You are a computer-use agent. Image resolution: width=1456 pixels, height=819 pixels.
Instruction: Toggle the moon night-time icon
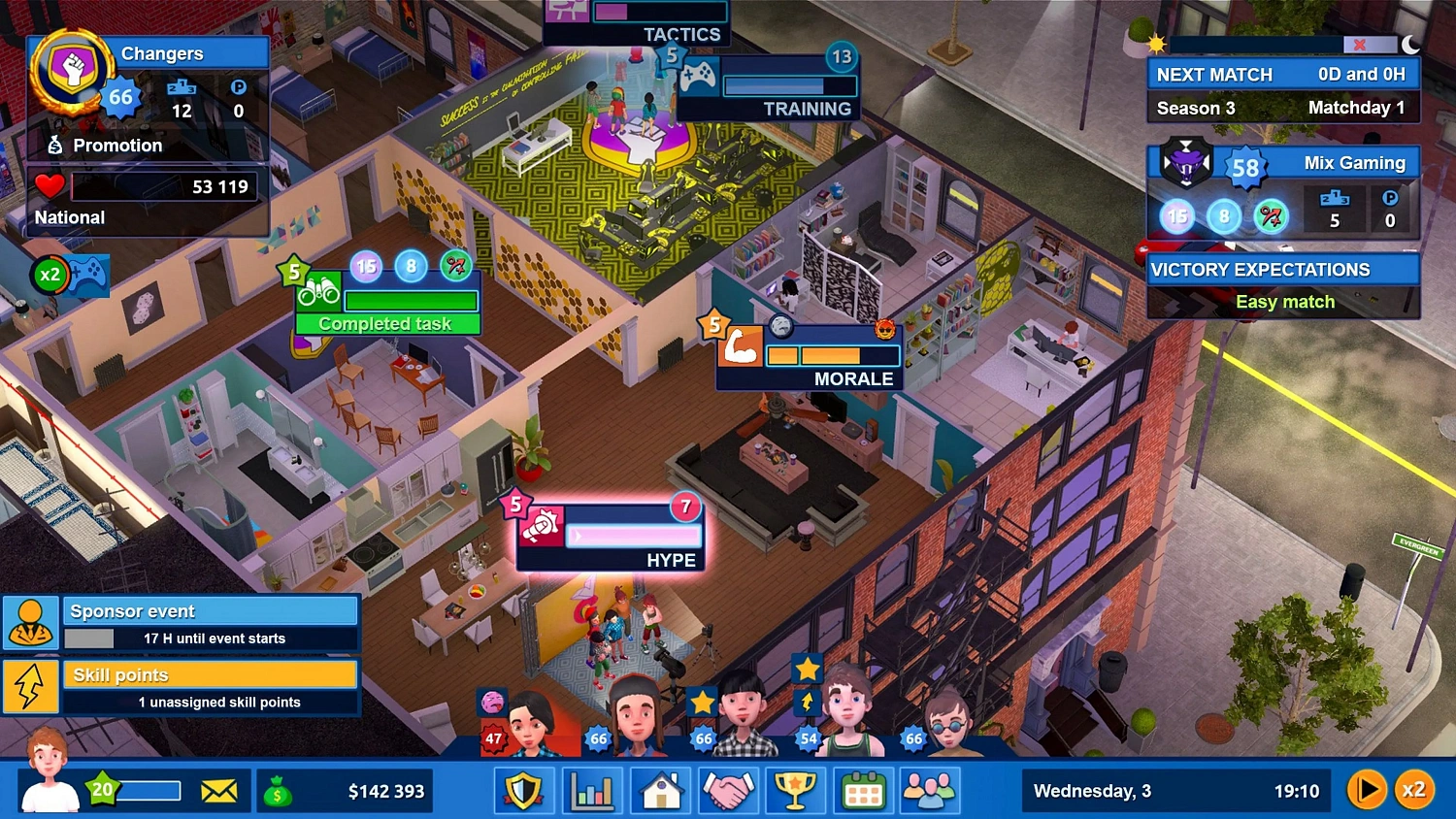1409,44
